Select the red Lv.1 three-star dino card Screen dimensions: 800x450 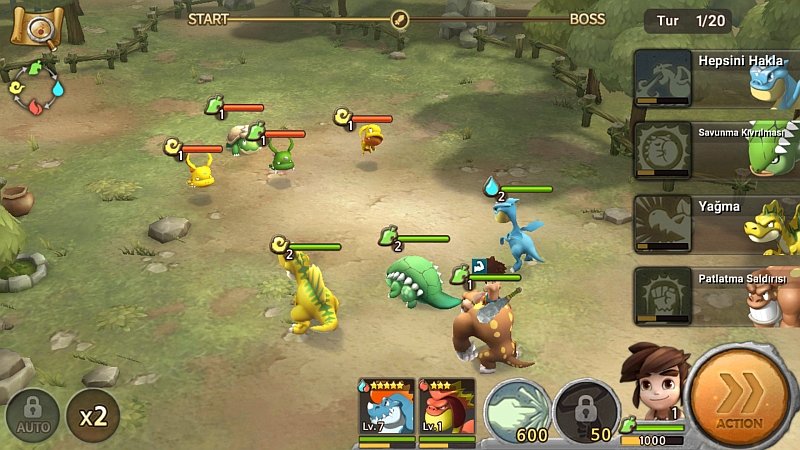(x=445, y=410)
